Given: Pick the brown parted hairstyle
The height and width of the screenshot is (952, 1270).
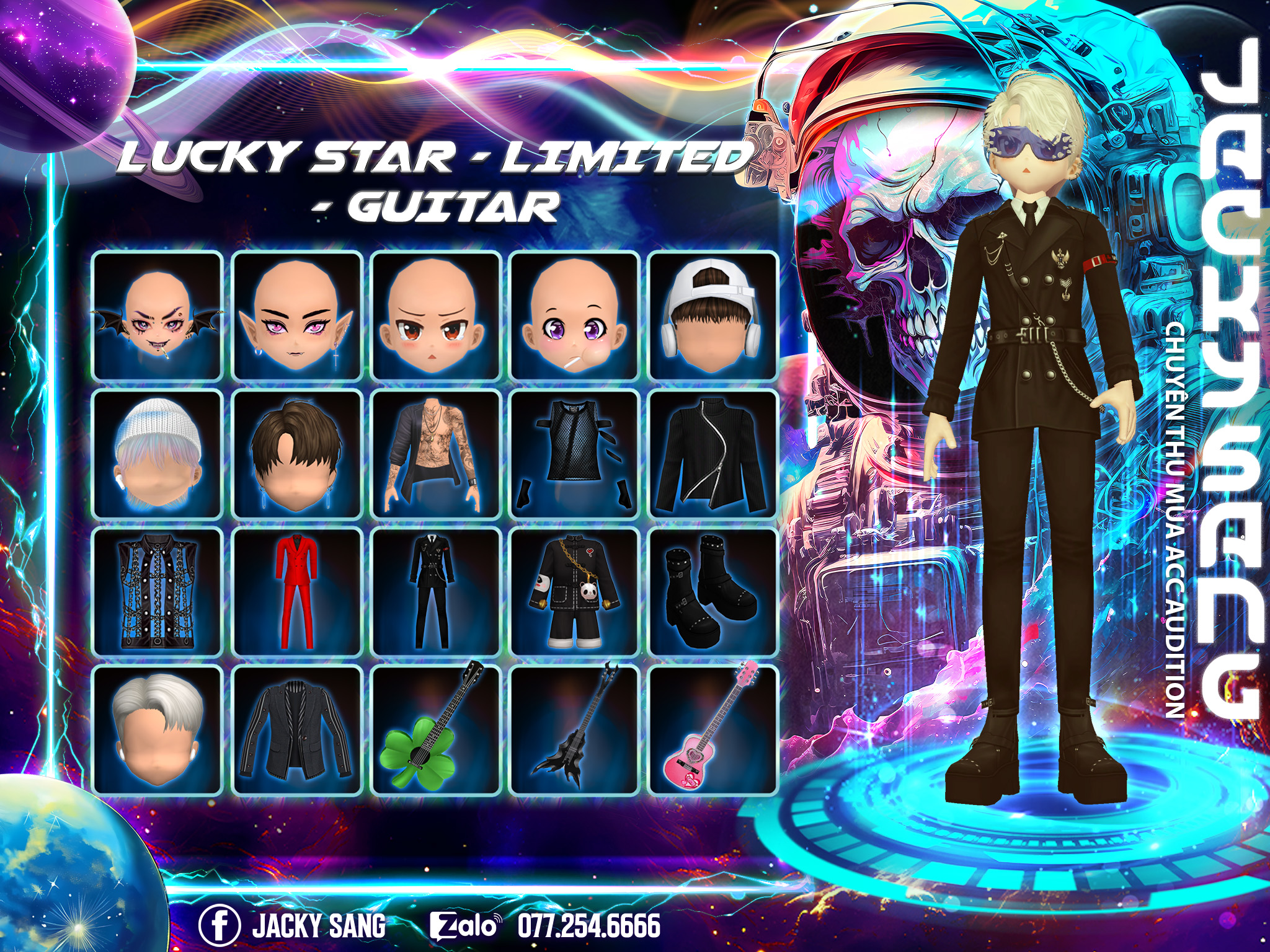Looking at the screenshot, I should pyautogui.click(x=296, y=454).
